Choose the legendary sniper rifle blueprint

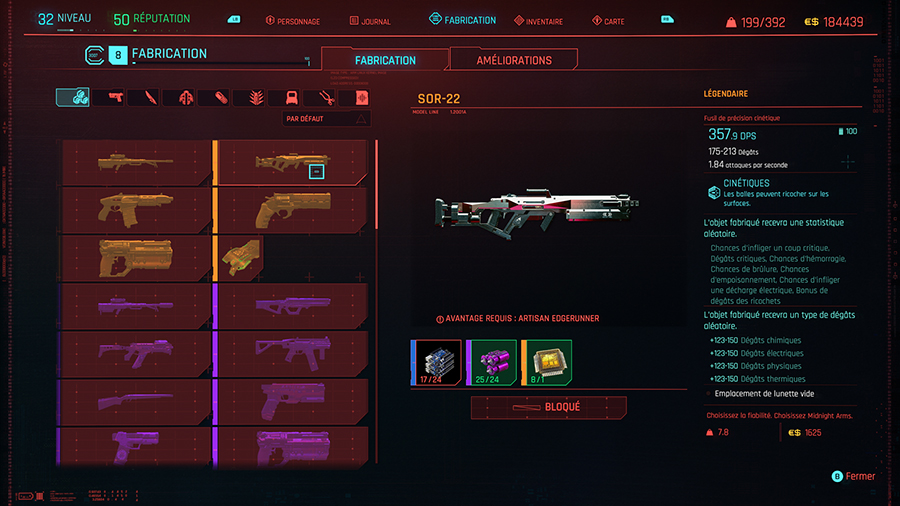coord(137,161)
